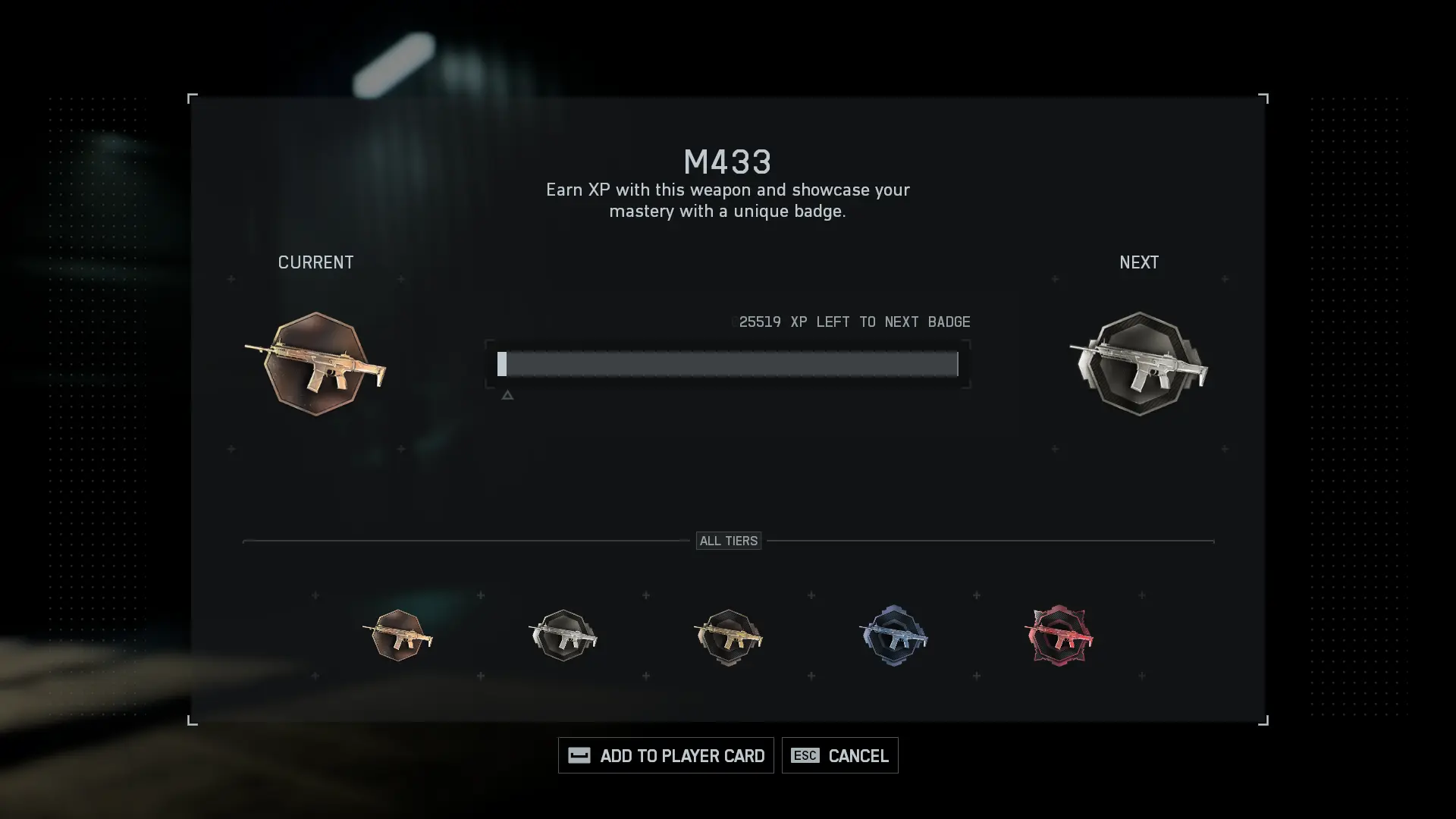Screen dimensions: 1456x819
Task: Select the gold tier badge in All Tiers
Action: pos(729,636)
